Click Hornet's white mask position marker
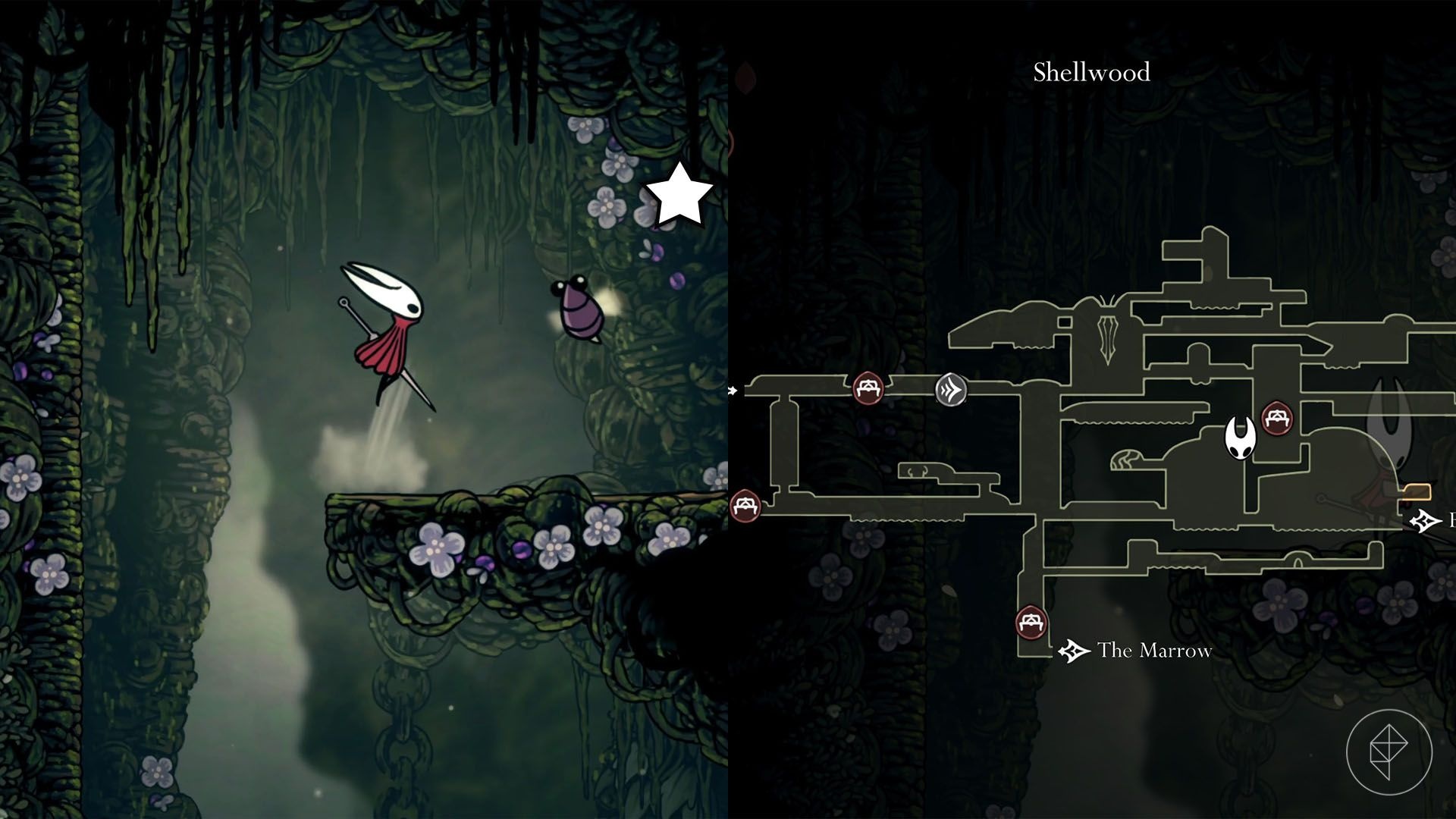This screenshot has height=819, width=1456. 1241,438
